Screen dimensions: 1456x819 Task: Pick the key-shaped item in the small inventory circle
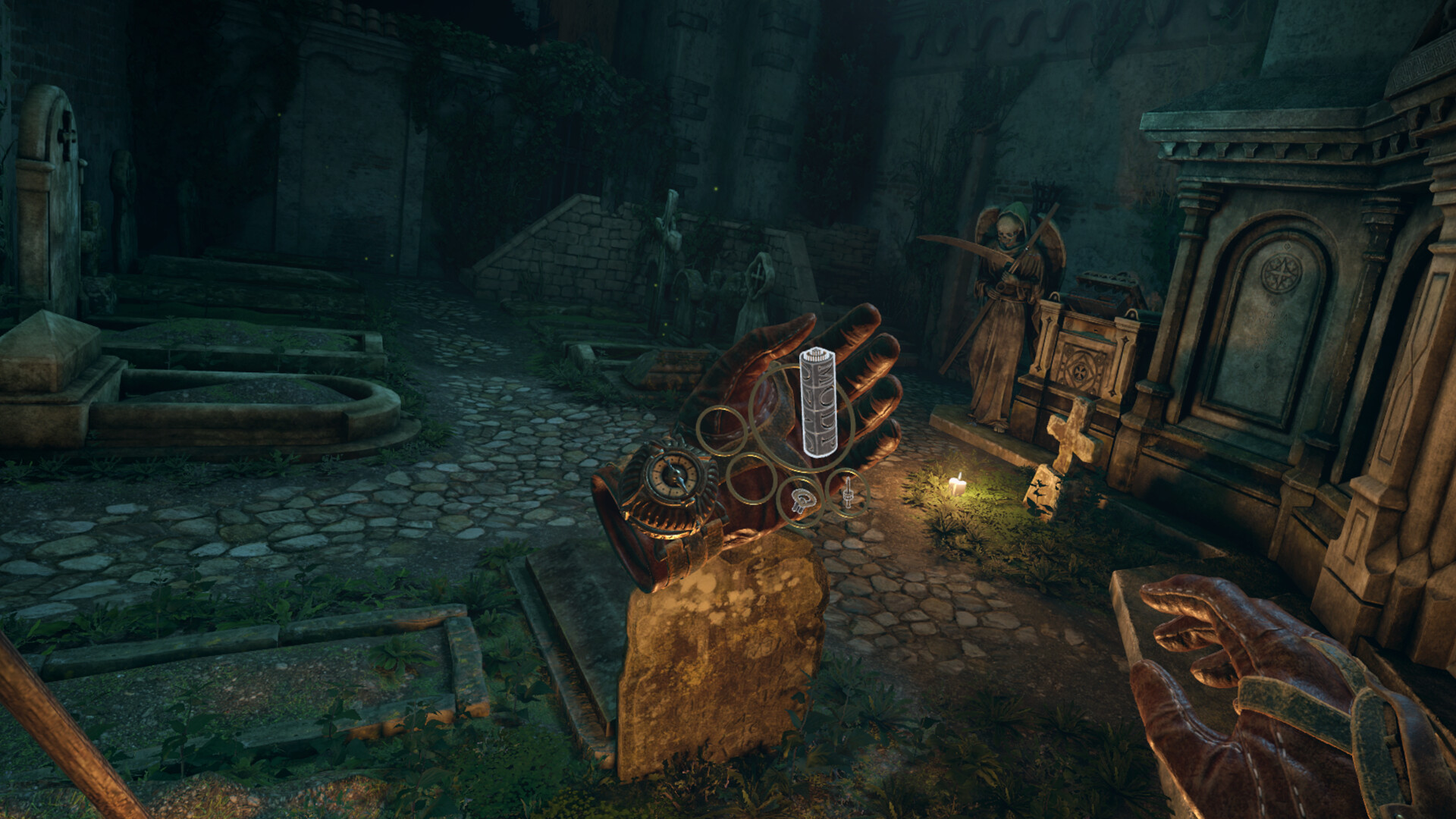802,500
